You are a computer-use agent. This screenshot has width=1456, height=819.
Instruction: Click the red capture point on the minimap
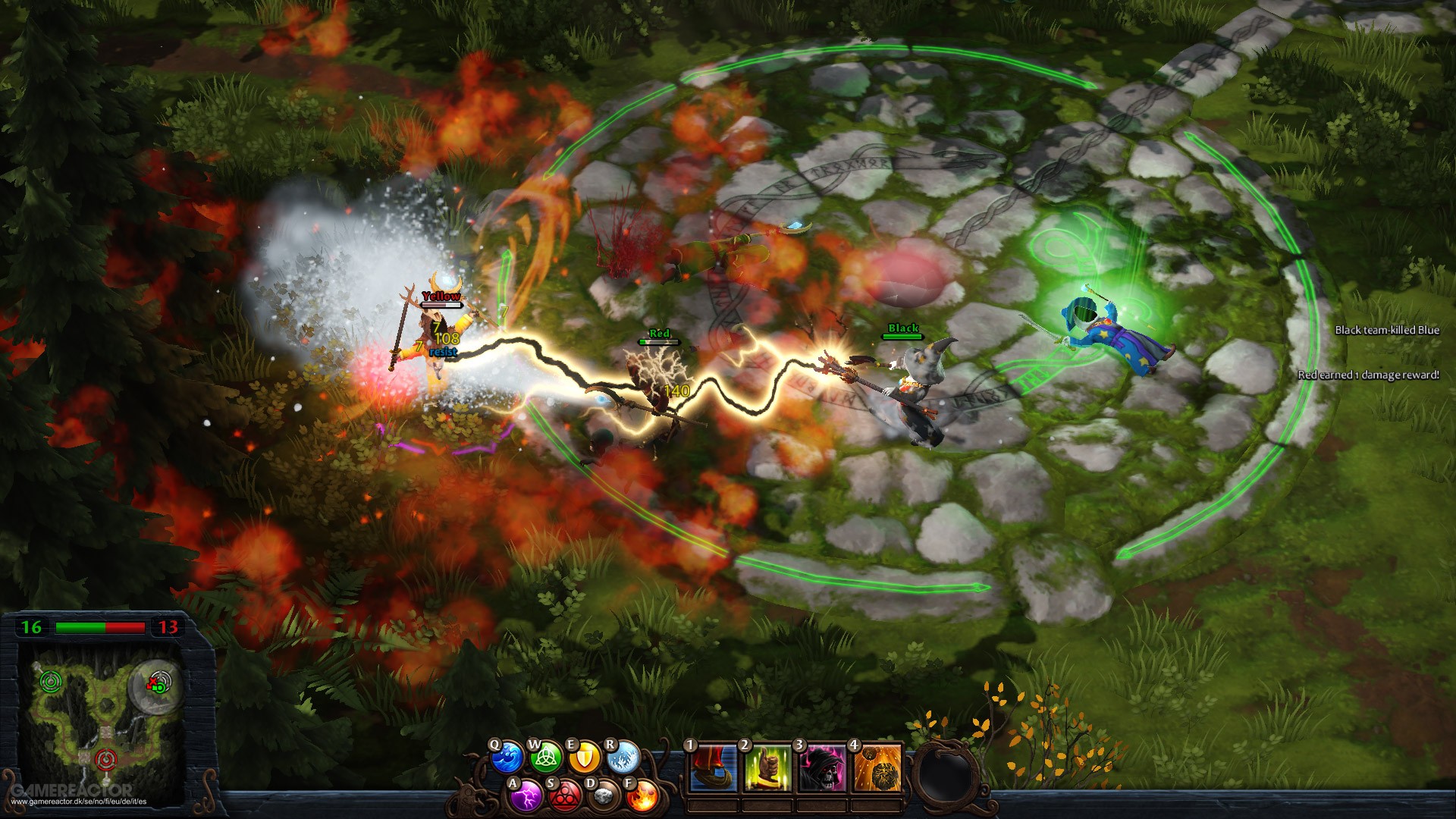point(105,760)
